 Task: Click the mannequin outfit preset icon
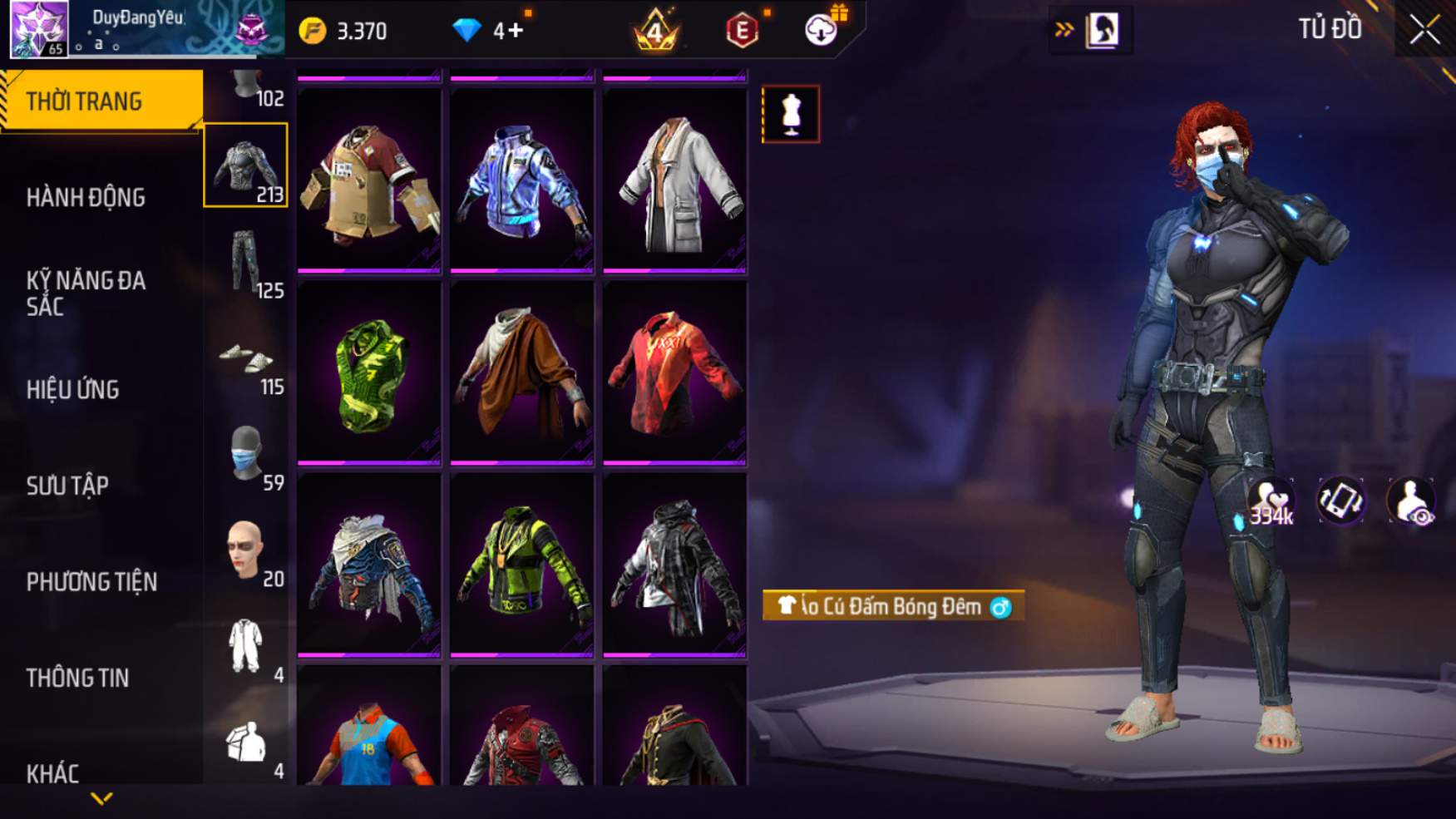(x=791, y=114)
